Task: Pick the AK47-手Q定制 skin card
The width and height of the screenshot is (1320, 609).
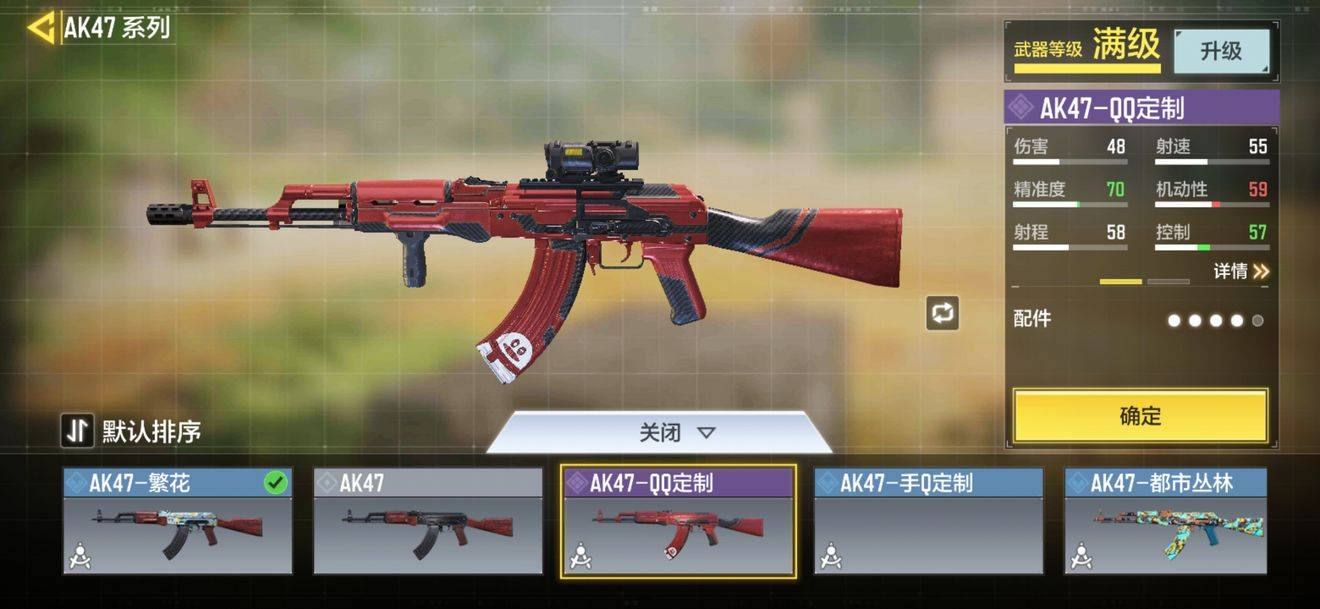Action: click(928, 521)
